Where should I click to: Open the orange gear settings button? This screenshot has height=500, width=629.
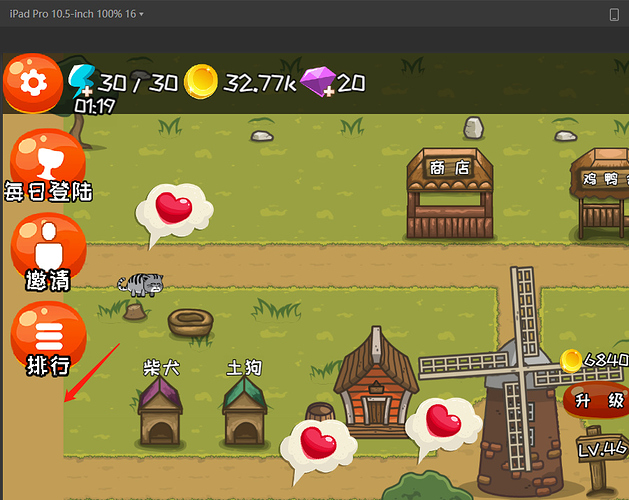click(x=33, y=83)
